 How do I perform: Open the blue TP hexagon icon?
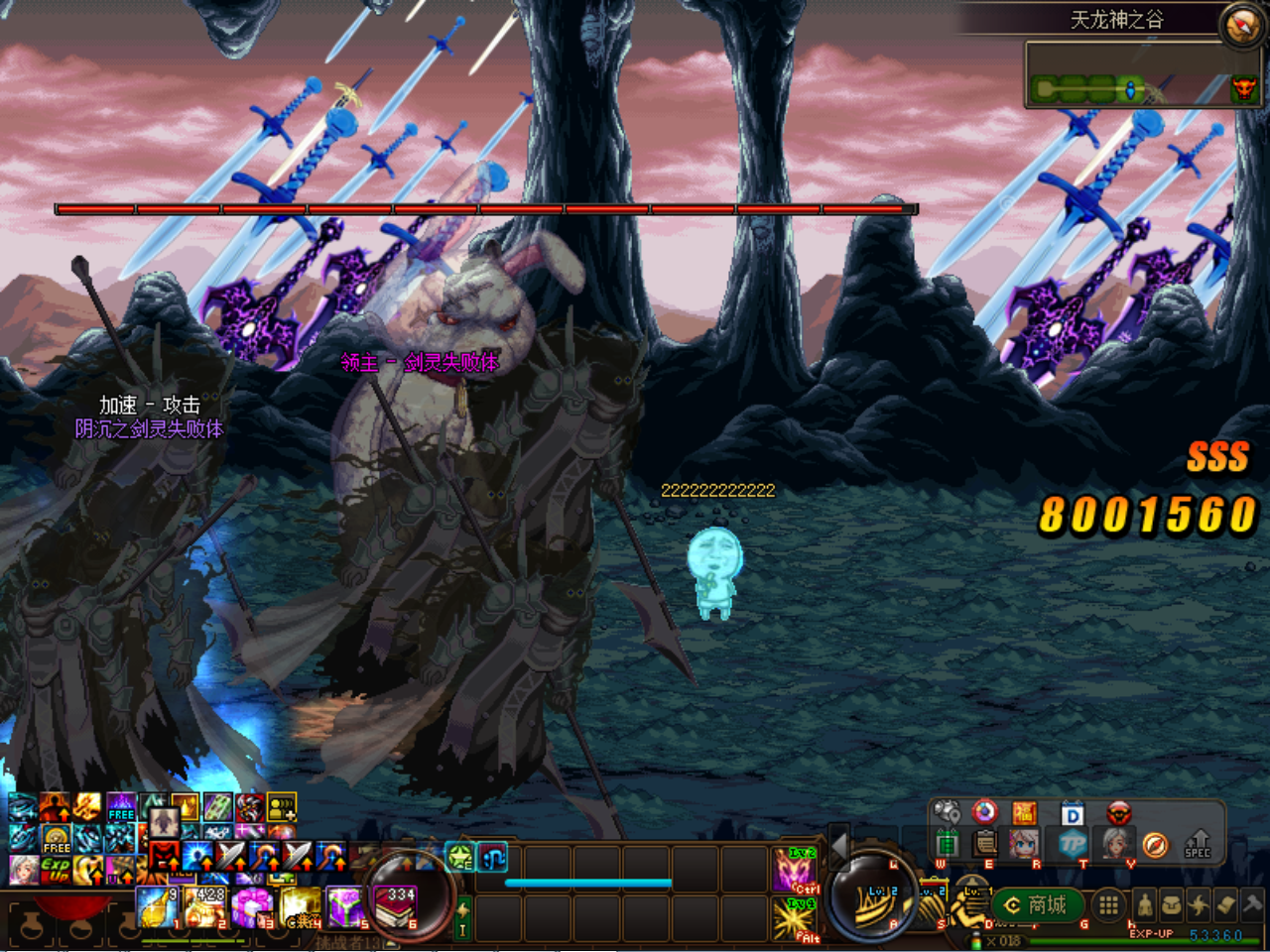[1073, 844]
